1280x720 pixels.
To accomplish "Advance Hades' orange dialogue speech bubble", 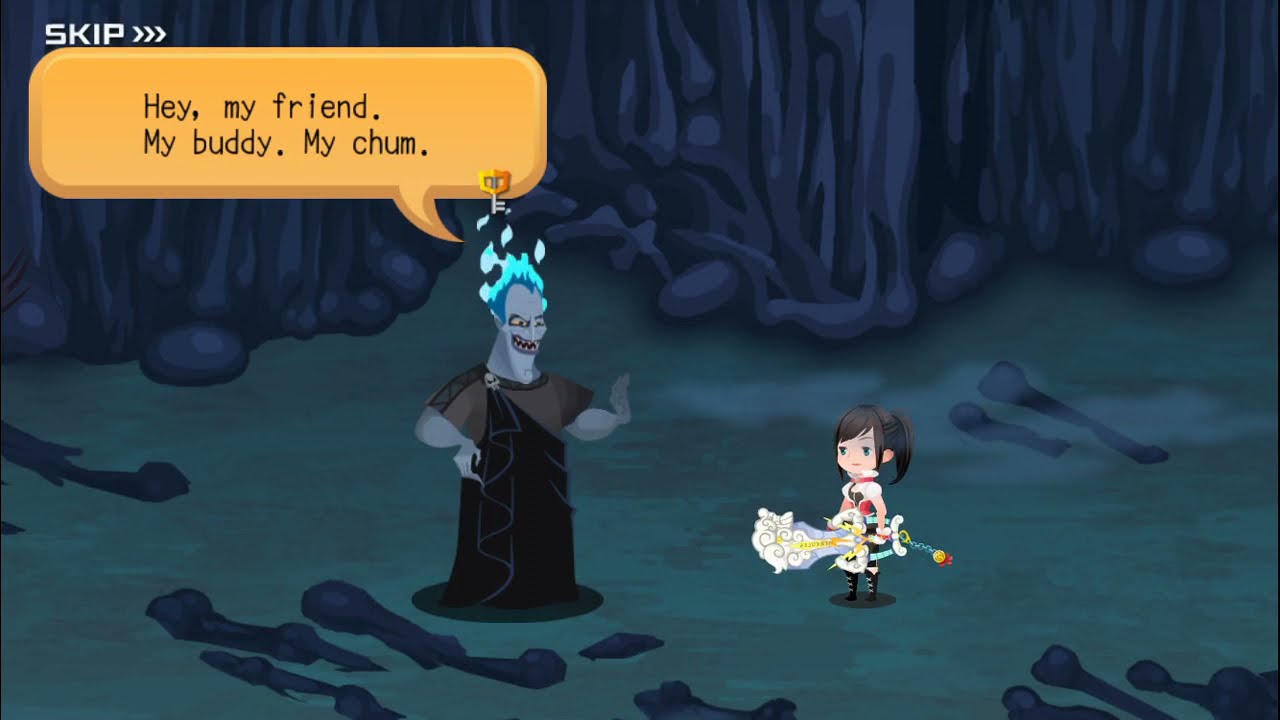I will pyautogui.click(x=287, y=123).
